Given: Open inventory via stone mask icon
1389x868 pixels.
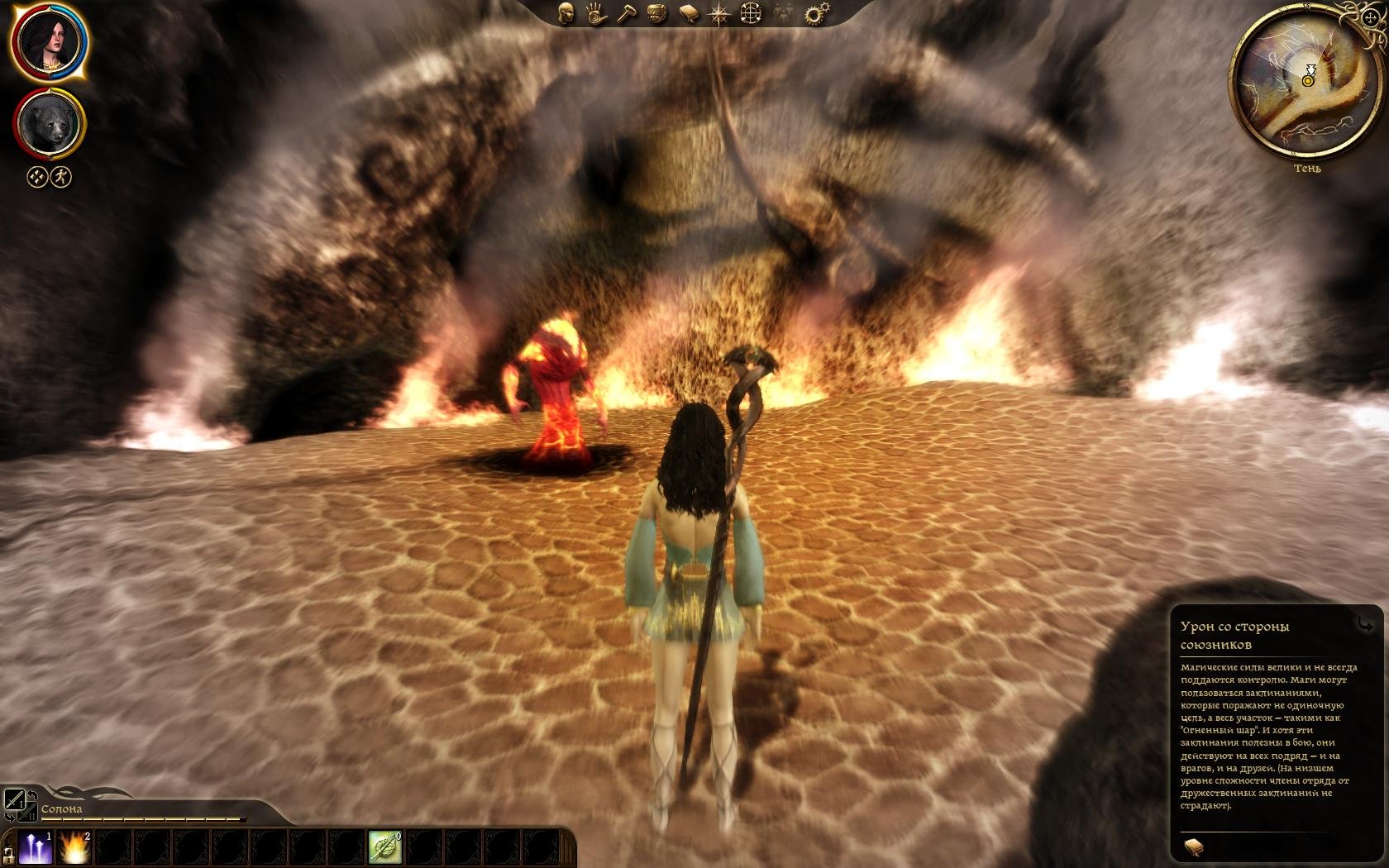Looking at the screenshot, I should pos(656,13).
